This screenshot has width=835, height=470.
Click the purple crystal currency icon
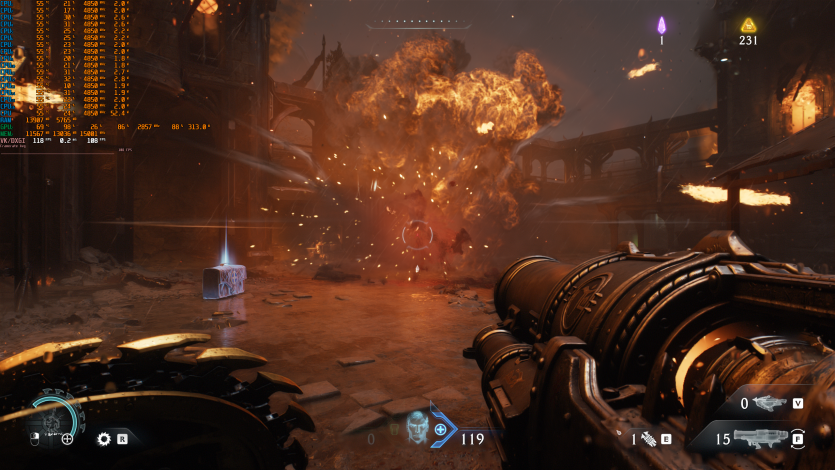pos(661,25)
